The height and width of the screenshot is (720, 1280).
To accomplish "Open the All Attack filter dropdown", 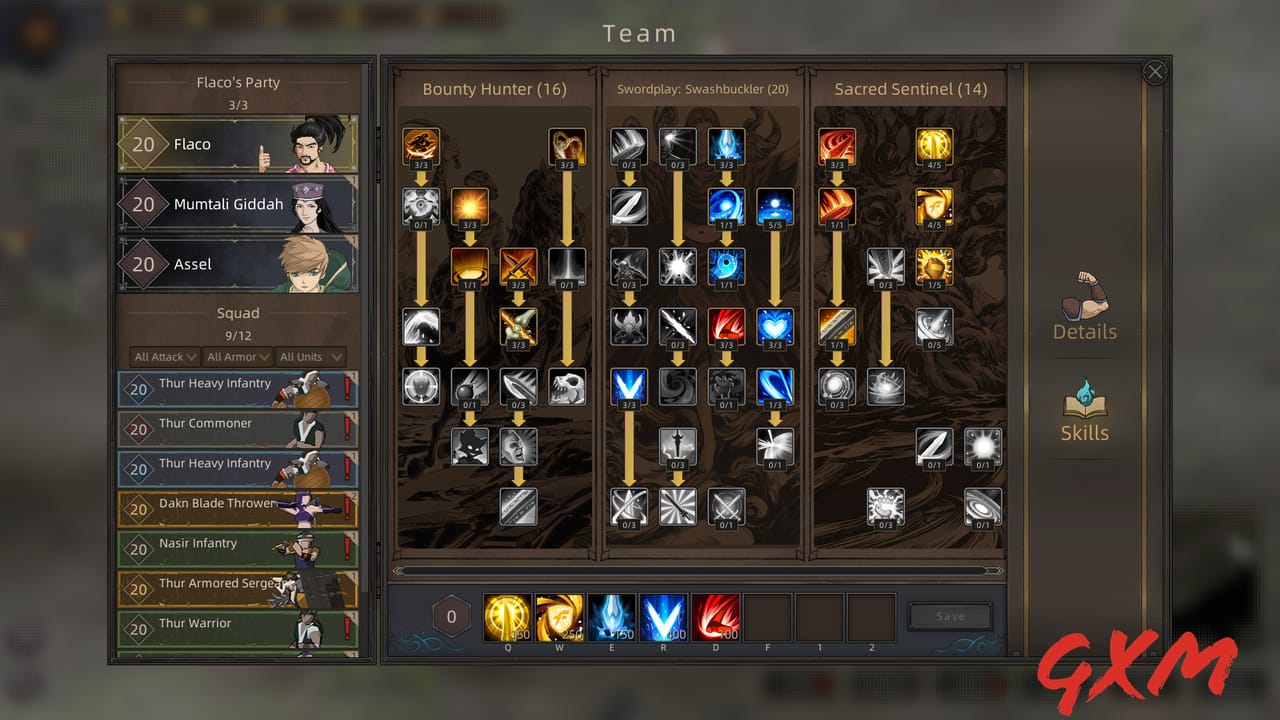I will tap(163, 356).
